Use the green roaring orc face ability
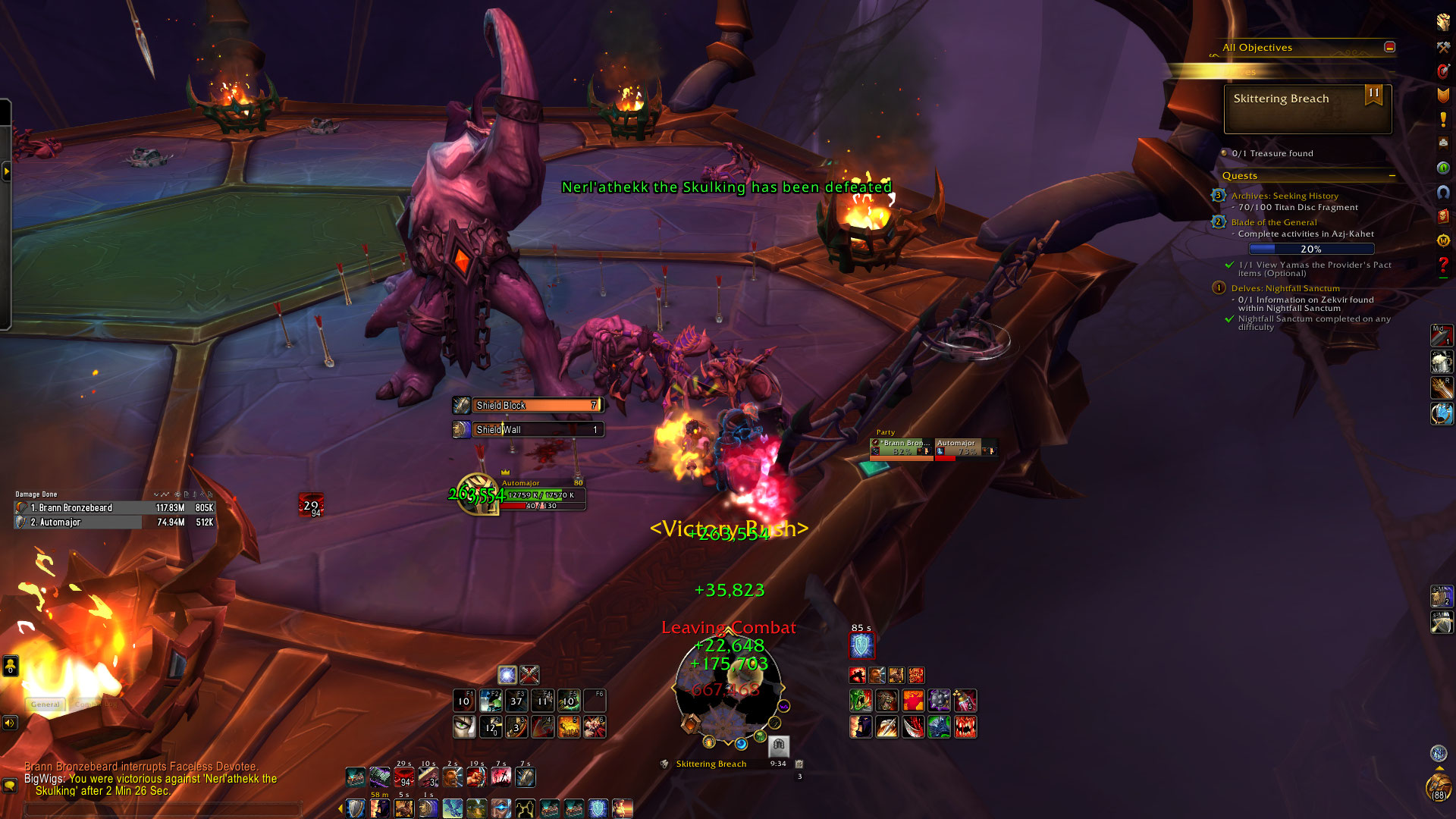Viewport: 1456px width, 819px height. (861, 700)
